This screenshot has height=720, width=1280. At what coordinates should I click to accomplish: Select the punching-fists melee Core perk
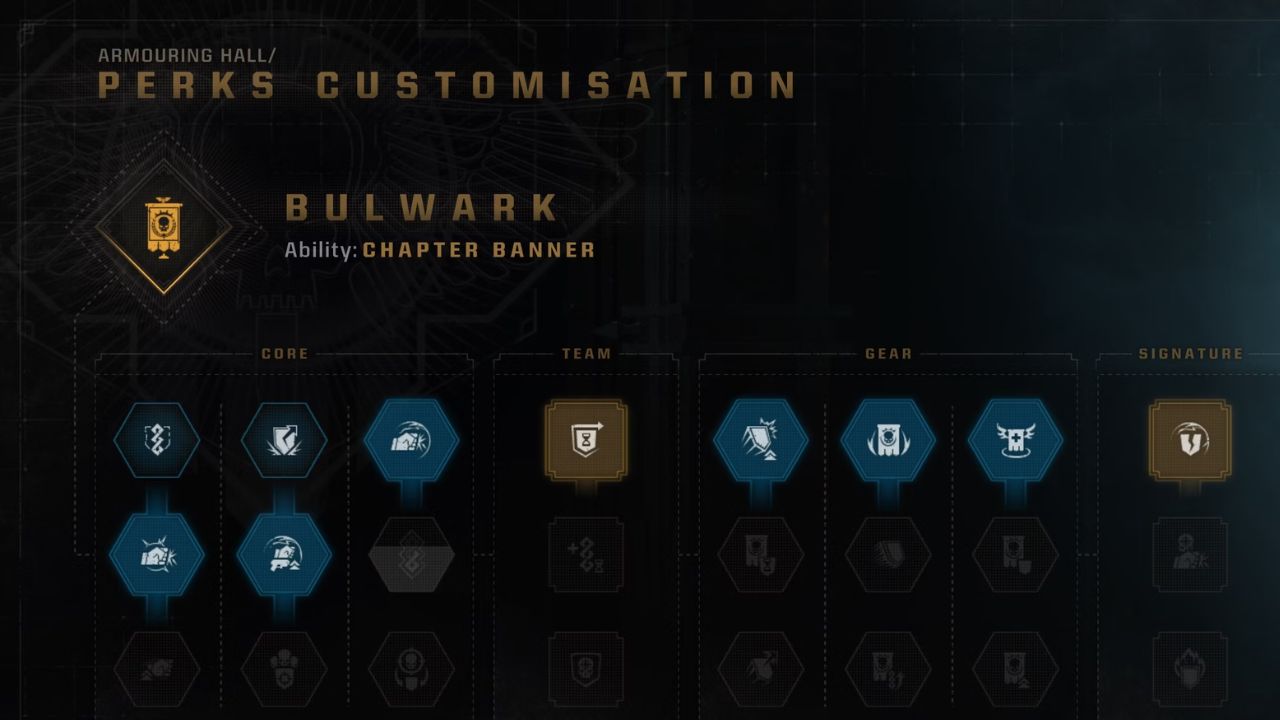156,556
